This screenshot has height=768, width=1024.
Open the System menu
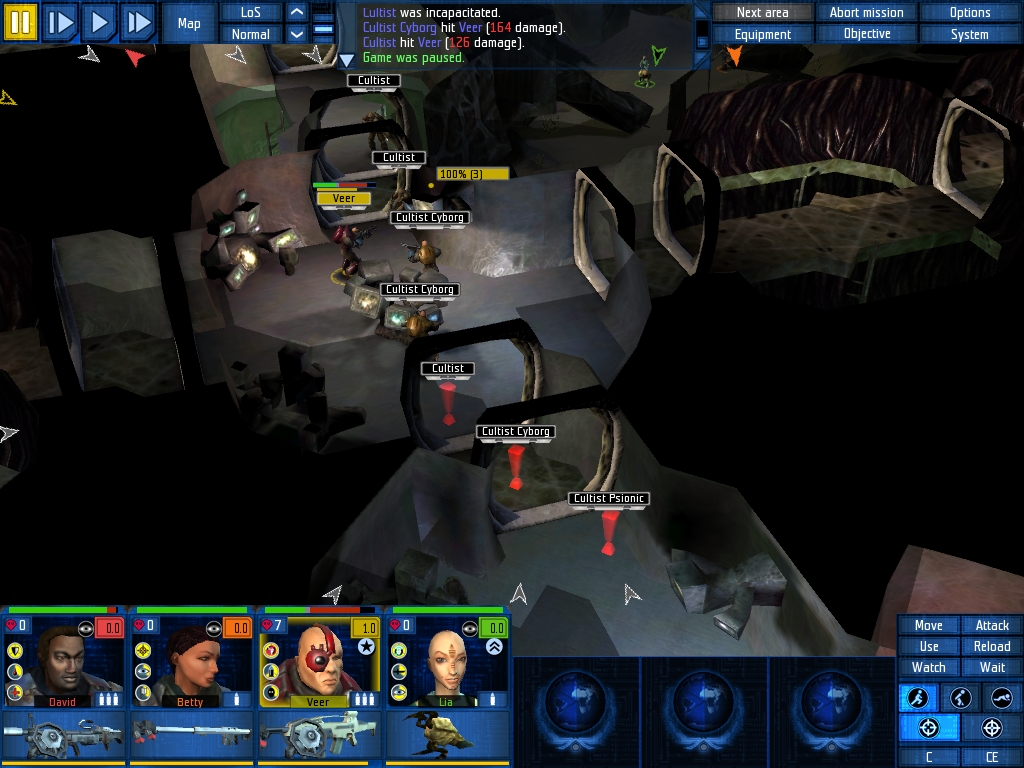(x=969, y=34)
